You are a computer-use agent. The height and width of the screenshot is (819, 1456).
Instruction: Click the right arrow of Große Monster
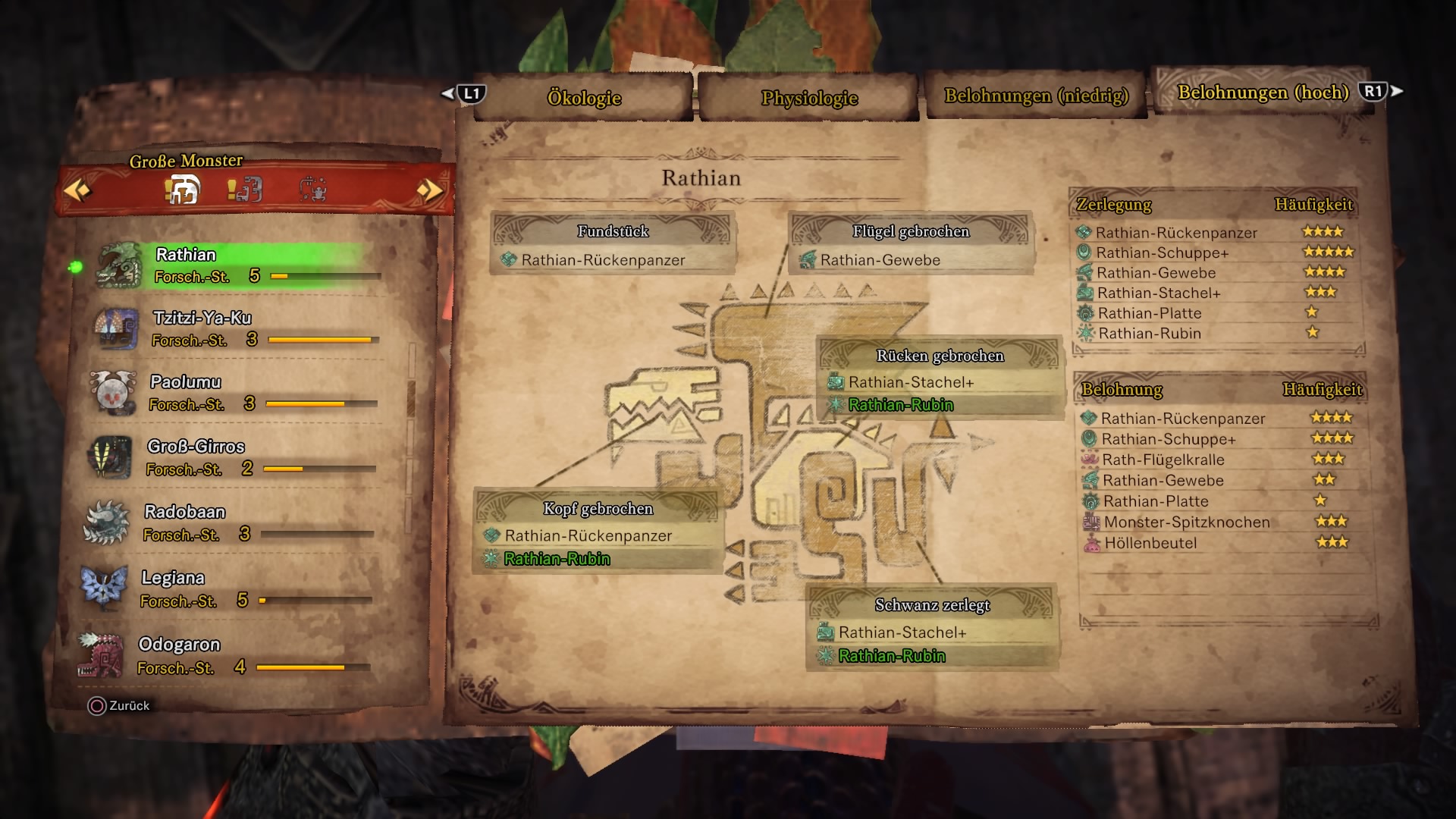click(429, 190)
